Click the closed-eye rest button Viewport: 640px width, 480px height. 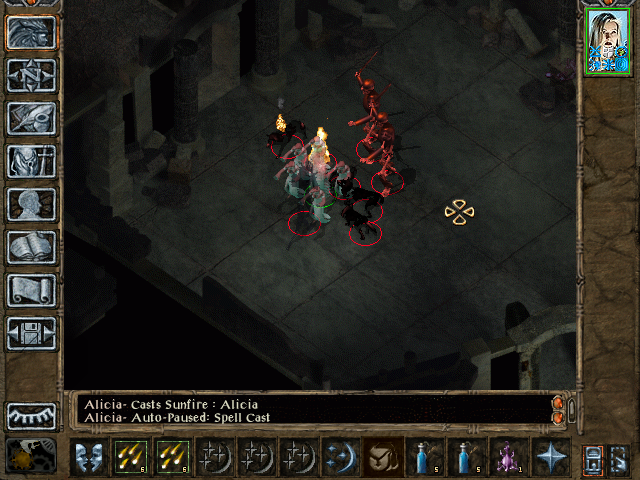click(x=31, y=416)
